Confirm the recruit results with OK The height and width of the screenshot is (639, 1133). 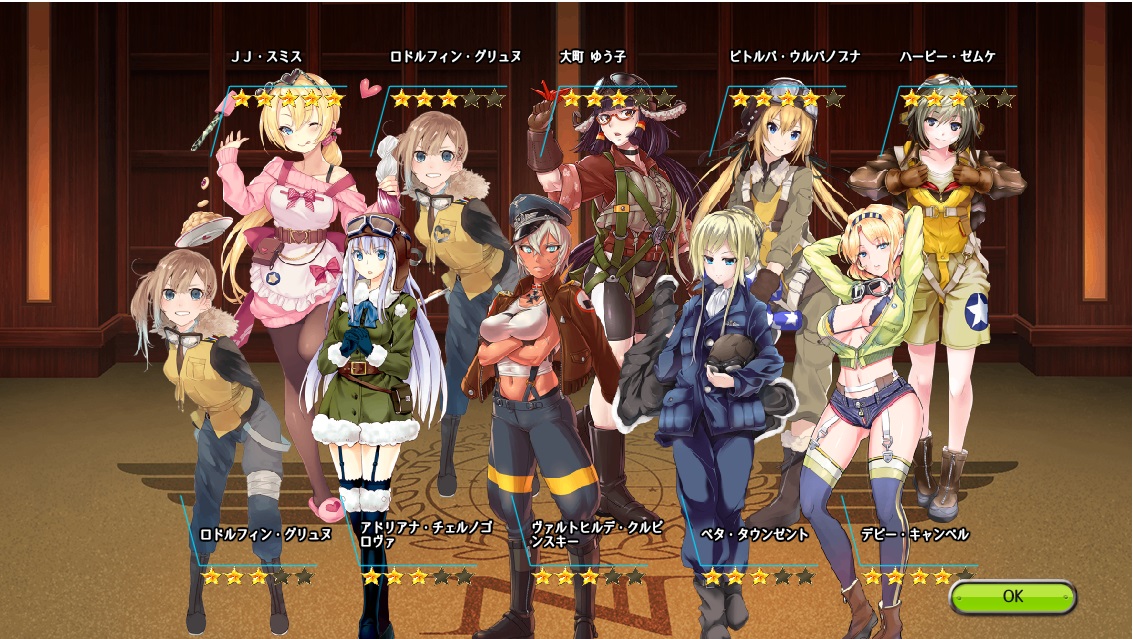(x=1012, y=597)
